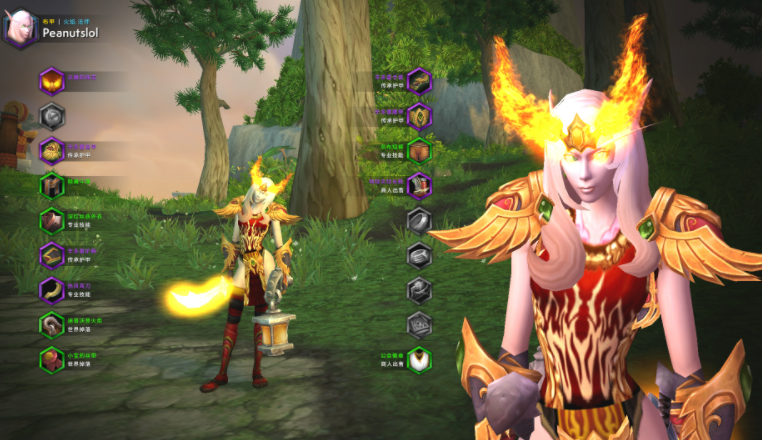Screen dimensions: 762x440
Task: Select the dark cloak equipment slot
Action: pyautogui.click(x=51, y=186)
